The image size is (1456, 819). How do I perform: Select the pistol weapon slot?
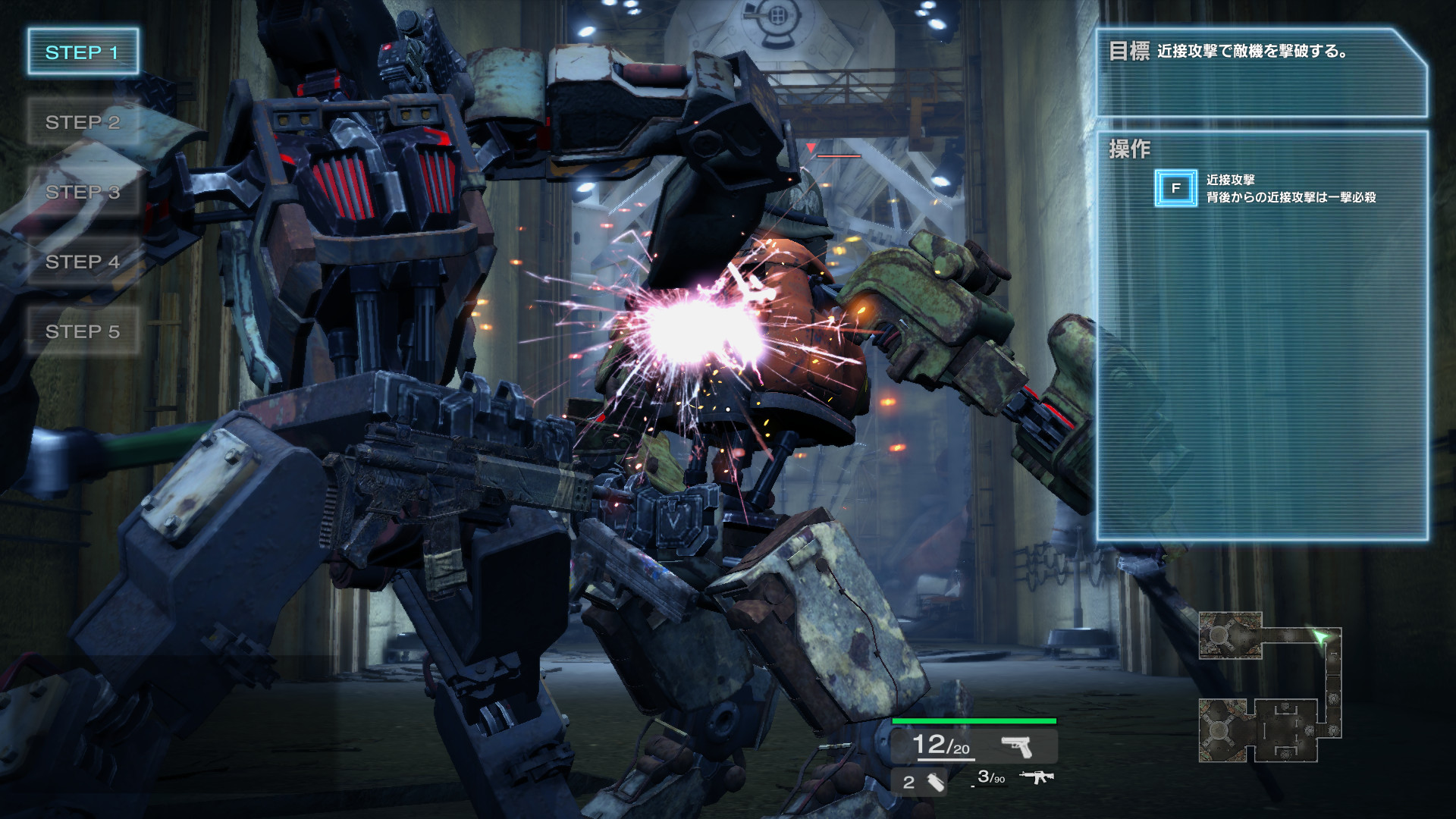[x=1016, y=747]
